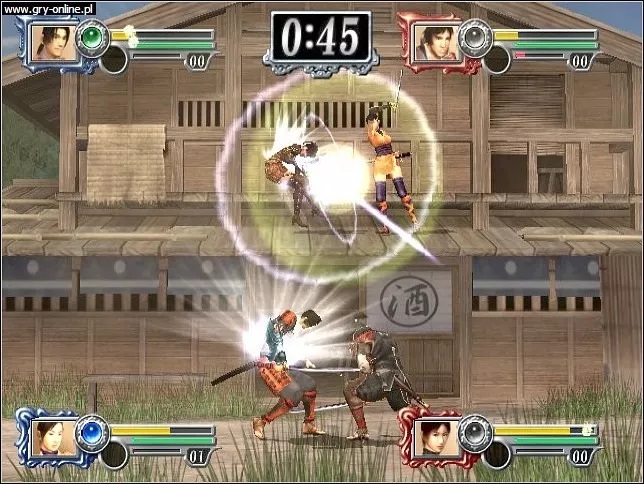Click the gray orb beside the red-framed male portrait

pyautogui.click(x=474, y=39)
